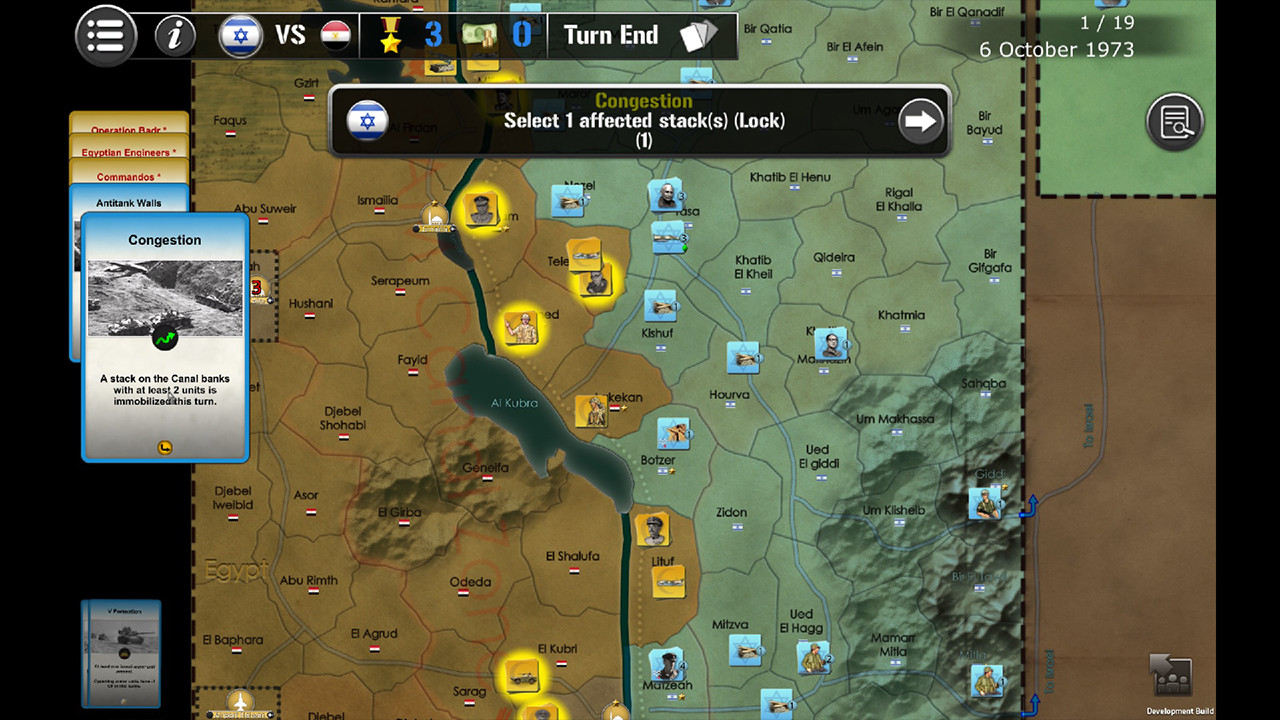Expand the Commandos card

point(128,178)
